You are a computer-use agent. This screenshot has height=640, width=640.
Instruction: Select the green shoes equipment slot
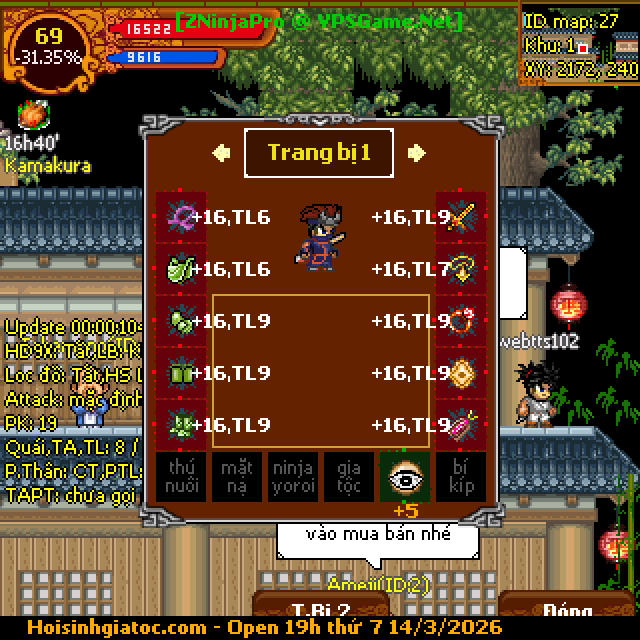[181, 425]
